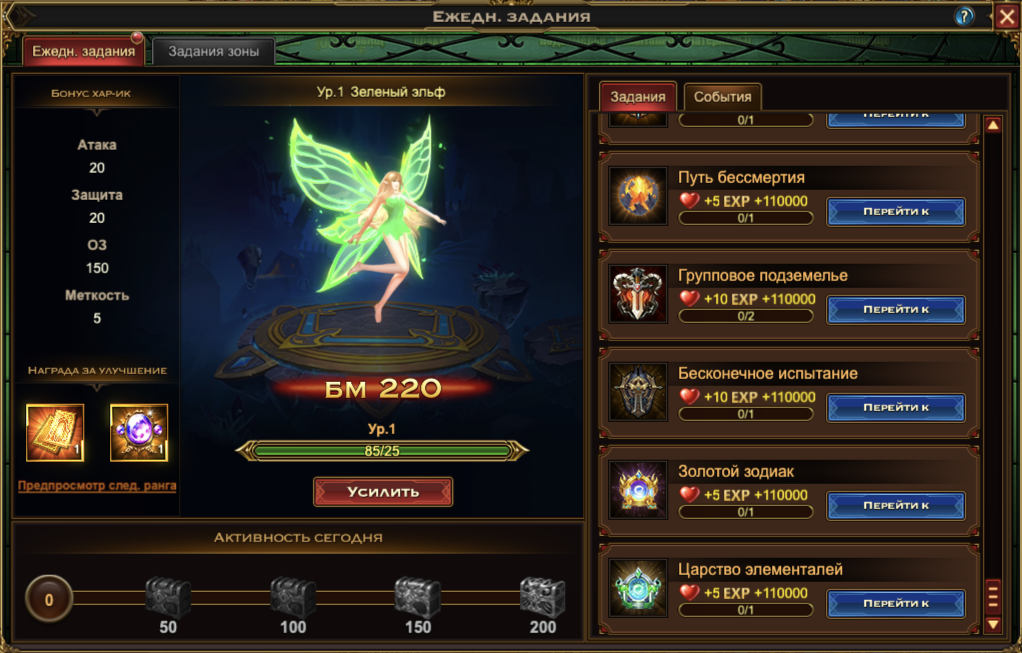Open the 100 activity chest
The width and height of the screenshot is (1022, 653).
click(x=293, y=597)
